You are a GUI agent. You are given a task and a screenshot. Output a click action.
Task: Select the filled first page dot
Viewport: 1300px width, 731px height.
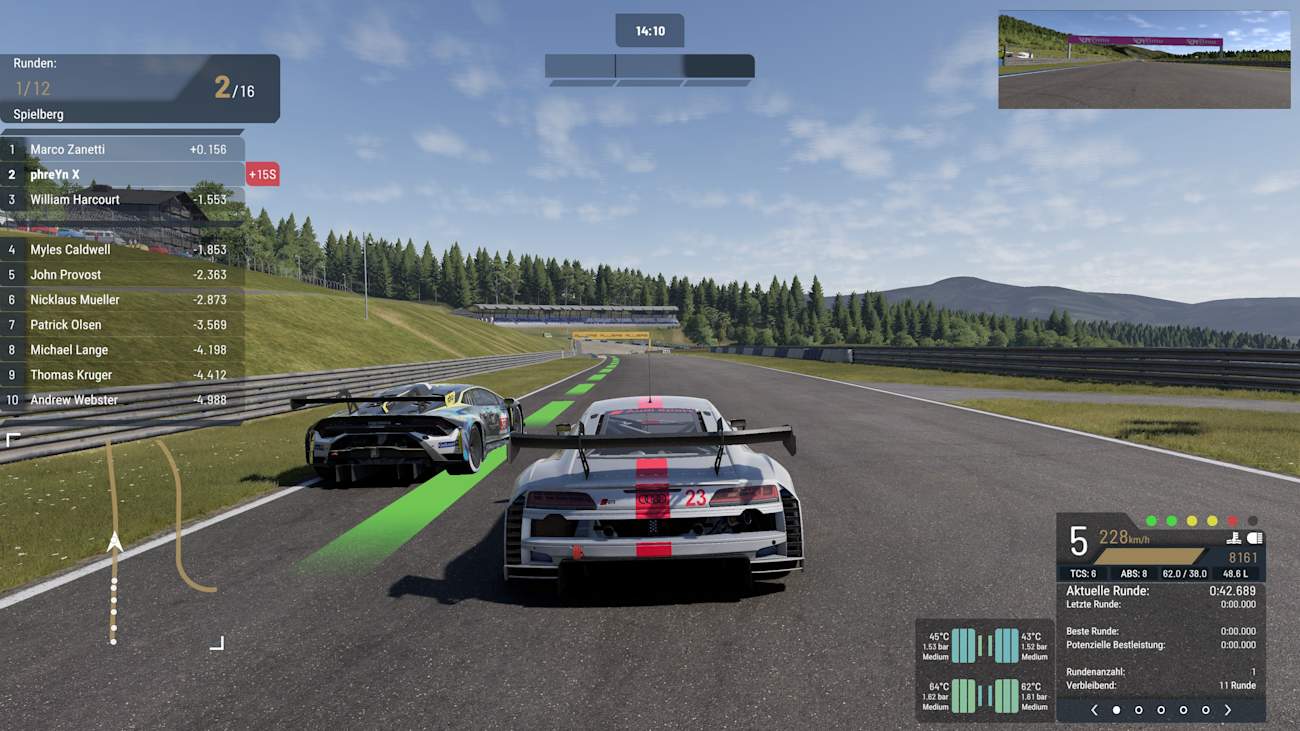click(1117, 710)
